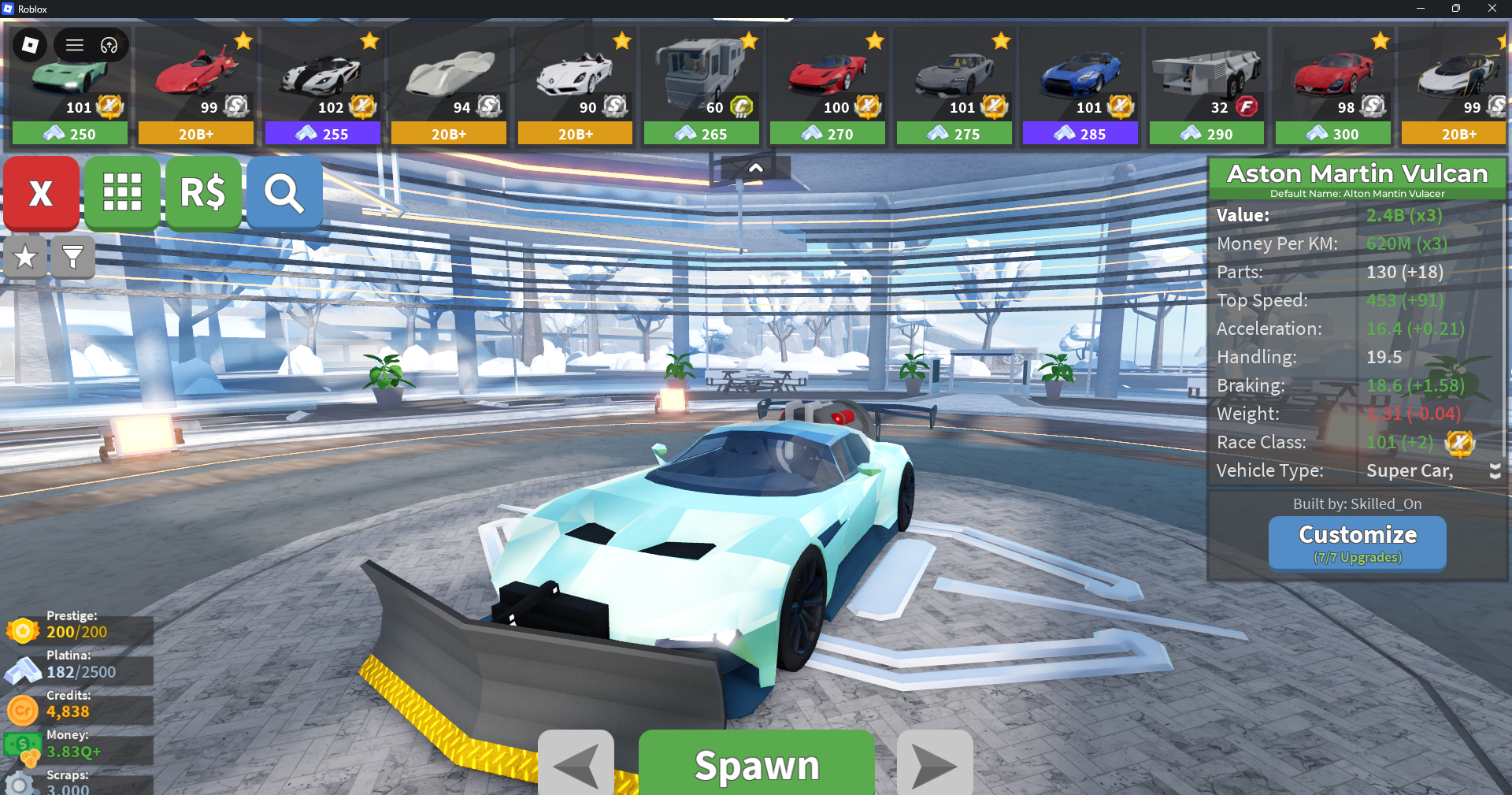Minimize the Roblox window
Image resolution: width=1512 pixels, height=795 pixels.
coord(1420,9)
